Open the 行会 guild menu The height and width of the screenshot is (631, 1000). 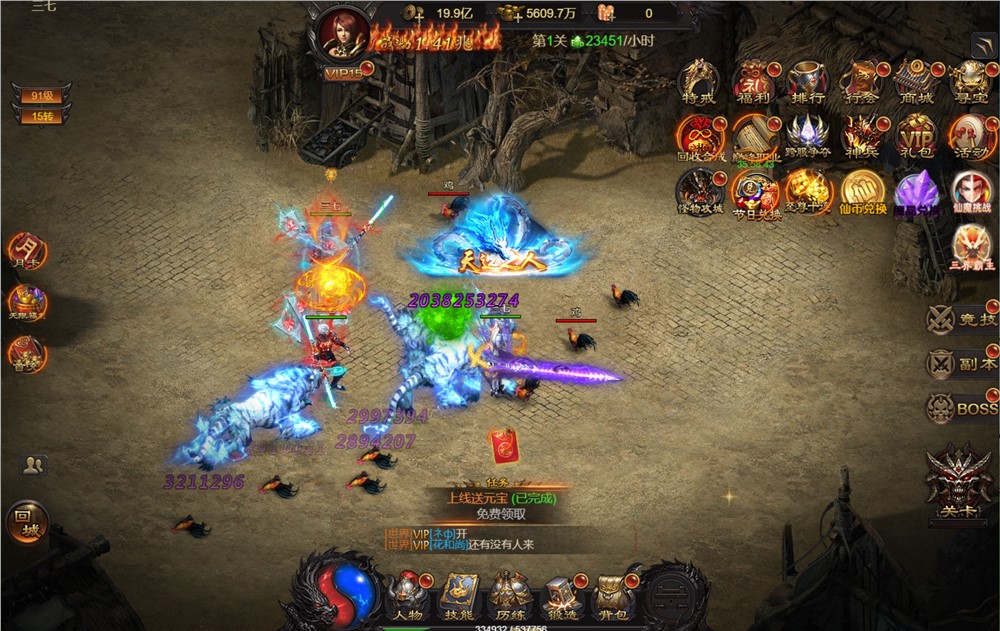(861, 82)
